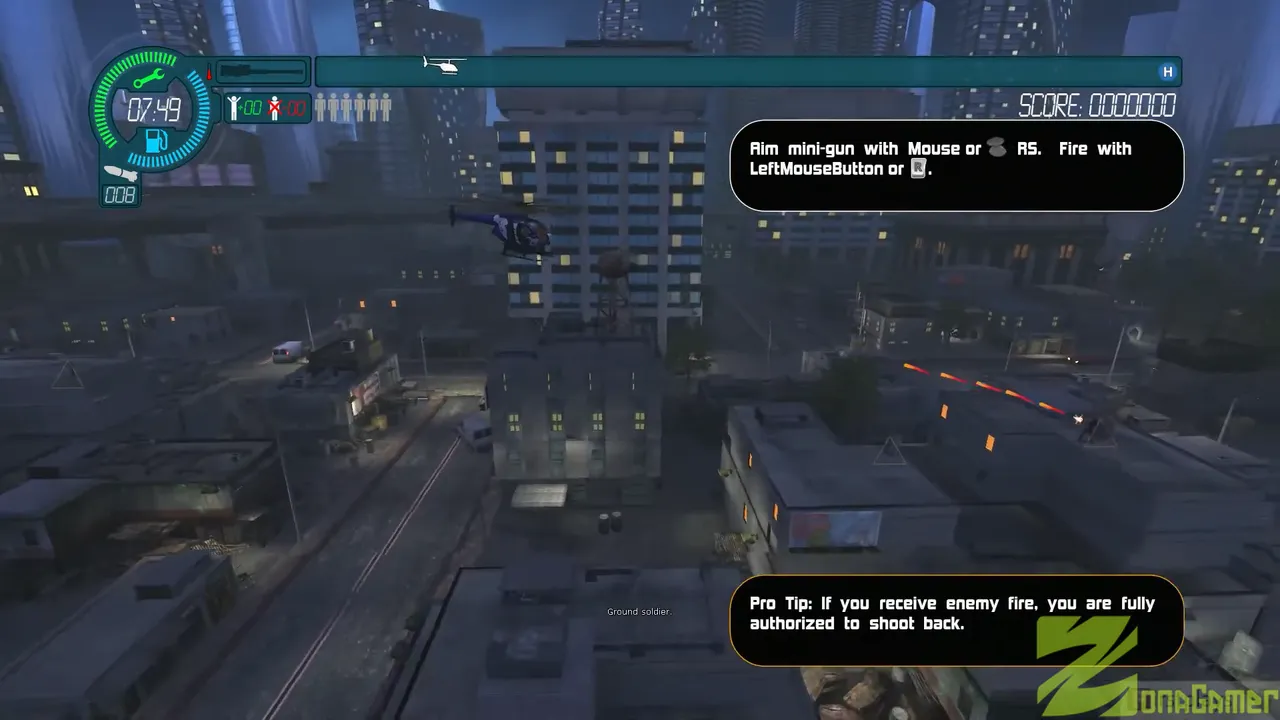Dismiss the Pro Tip message box
Screen dimensions: 1280x720
pyautogui.click(x=955, y=620)
